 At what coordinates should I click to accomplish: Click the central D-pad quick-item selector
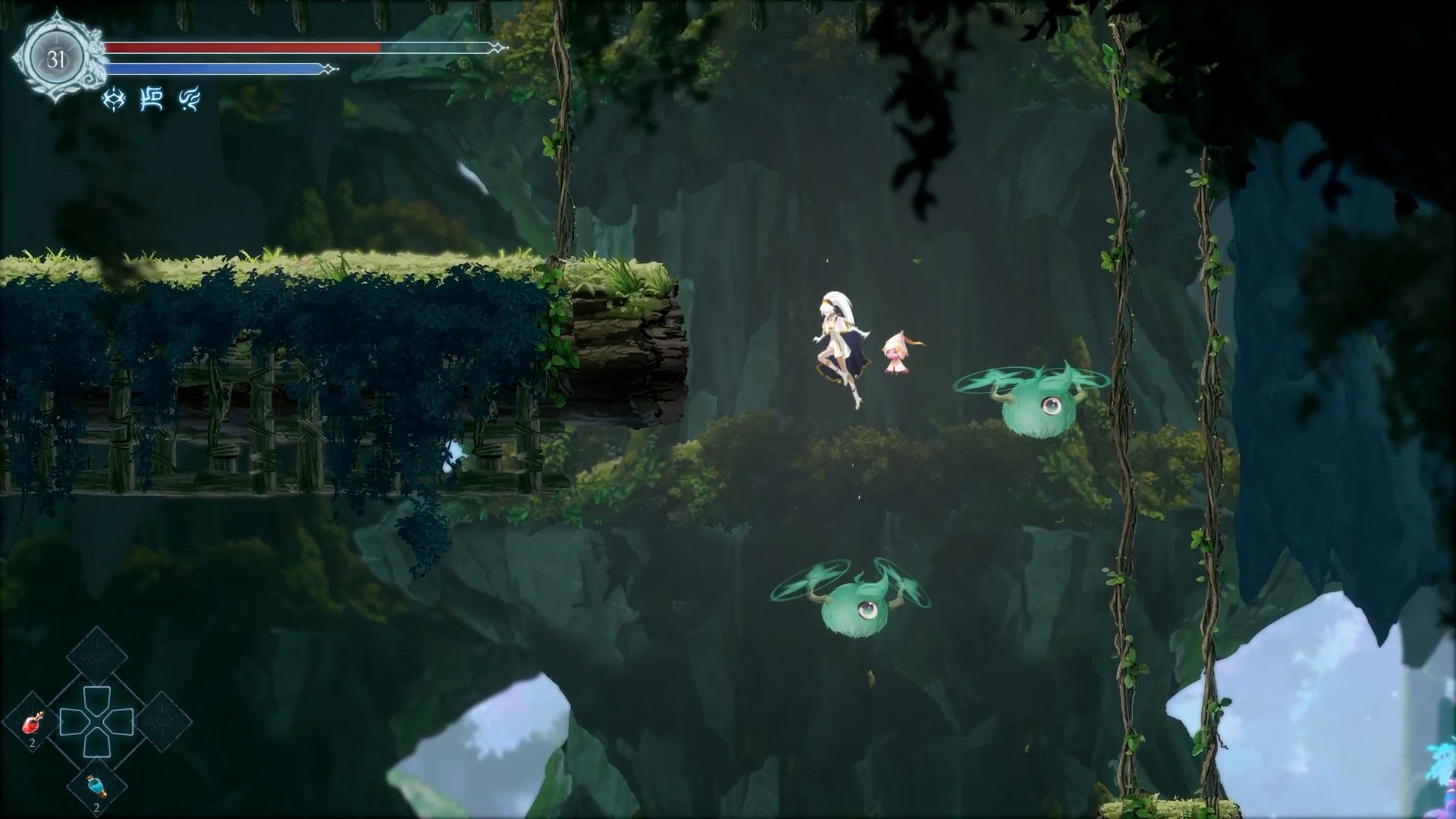coord(96,721)
